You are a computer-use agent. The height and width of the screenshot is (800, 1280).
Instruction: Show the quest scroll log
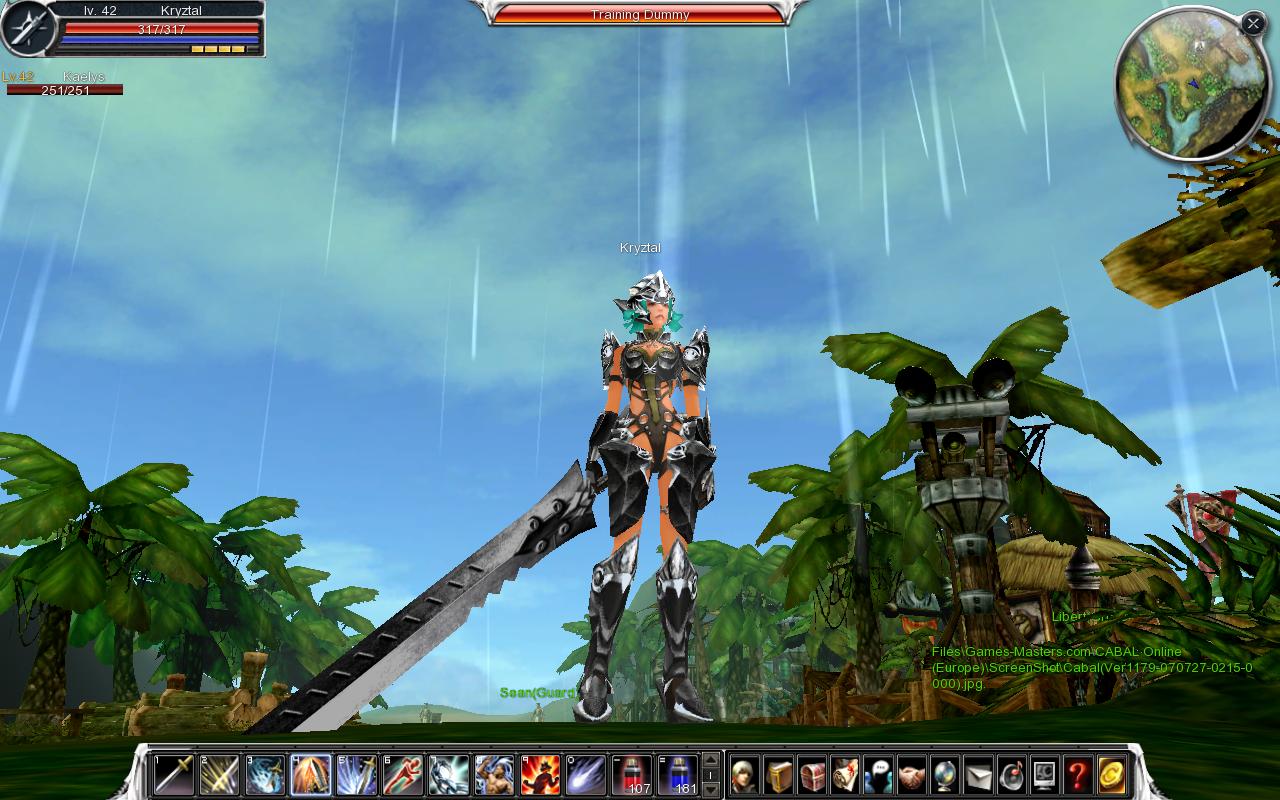[845, 775]
